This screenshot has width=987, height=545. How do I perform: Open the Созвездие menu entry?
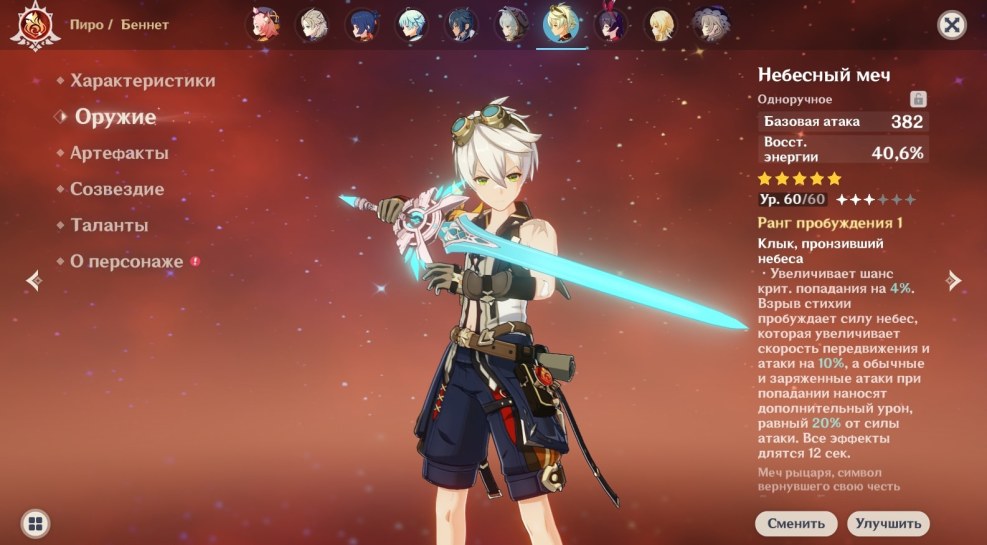coord(117,189)
